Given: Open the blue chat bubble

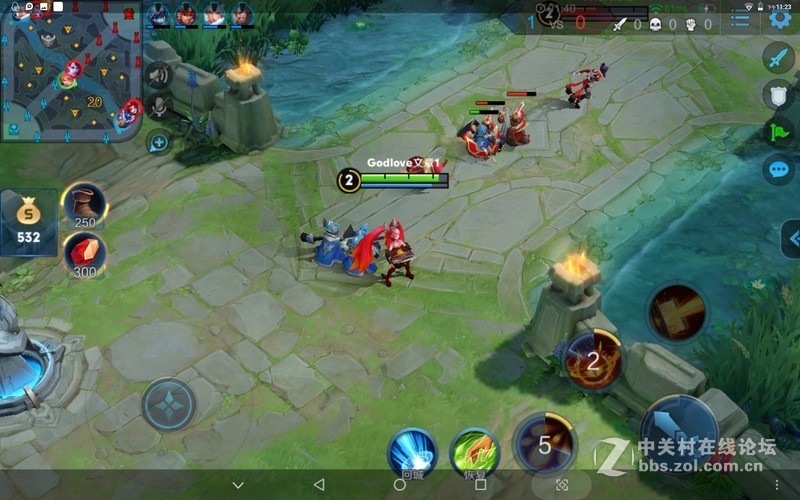Looking at the screenshot, I should (x=778, y=169).
